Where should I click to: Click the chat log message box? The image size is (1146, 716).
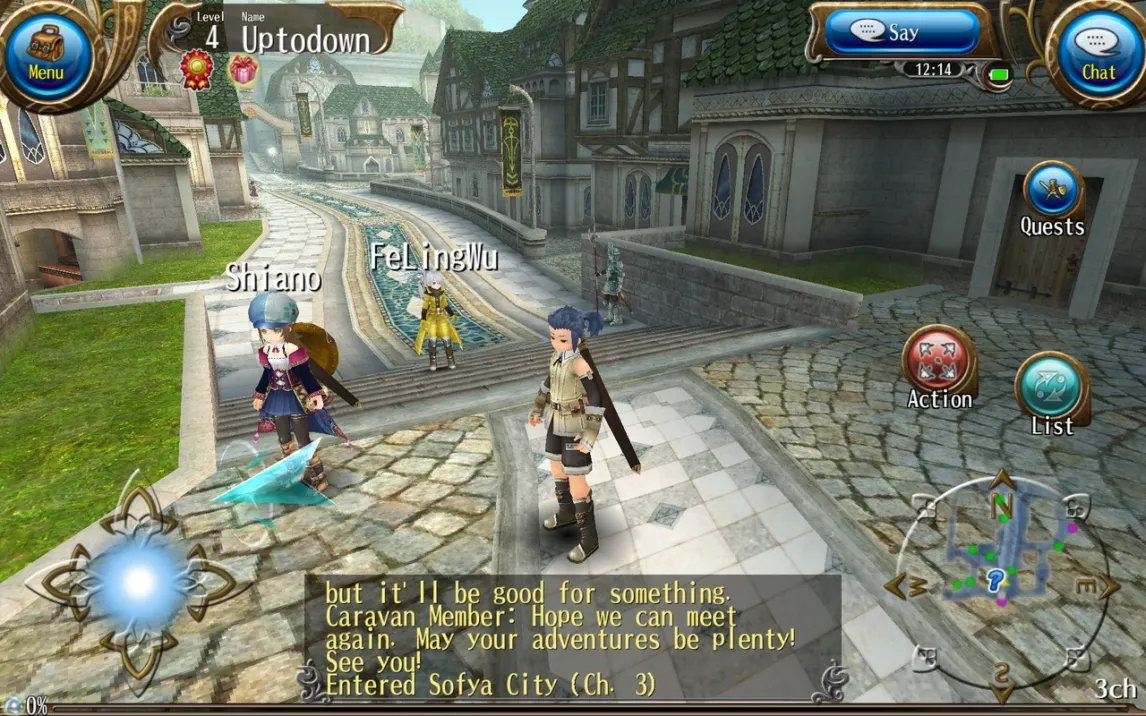coord(572,638)
